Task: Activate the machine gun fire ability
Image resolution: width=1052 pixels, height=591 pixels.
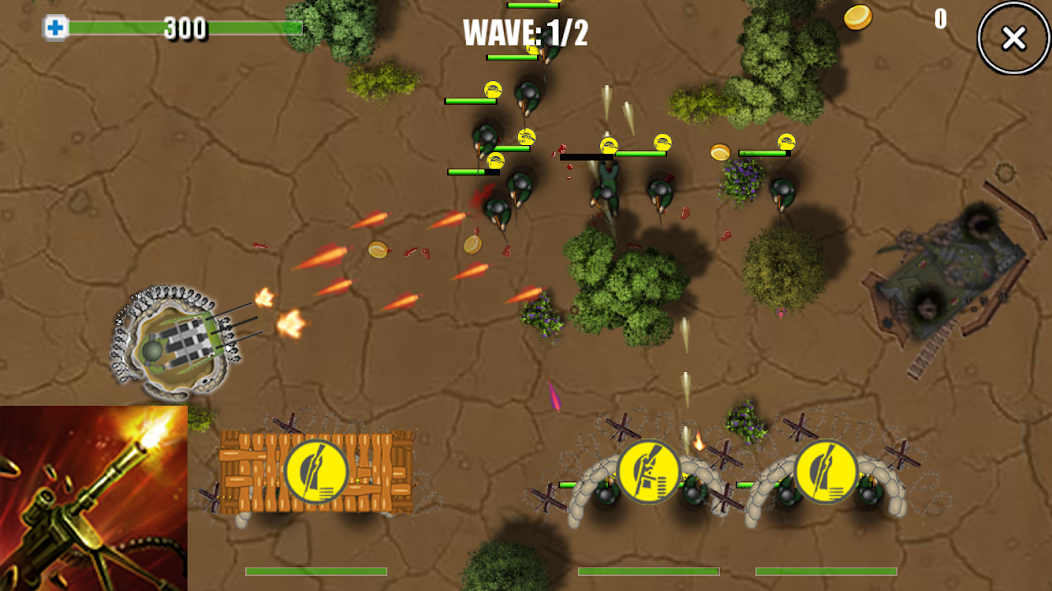Action: pyautogui.click(x=93, y=497)
